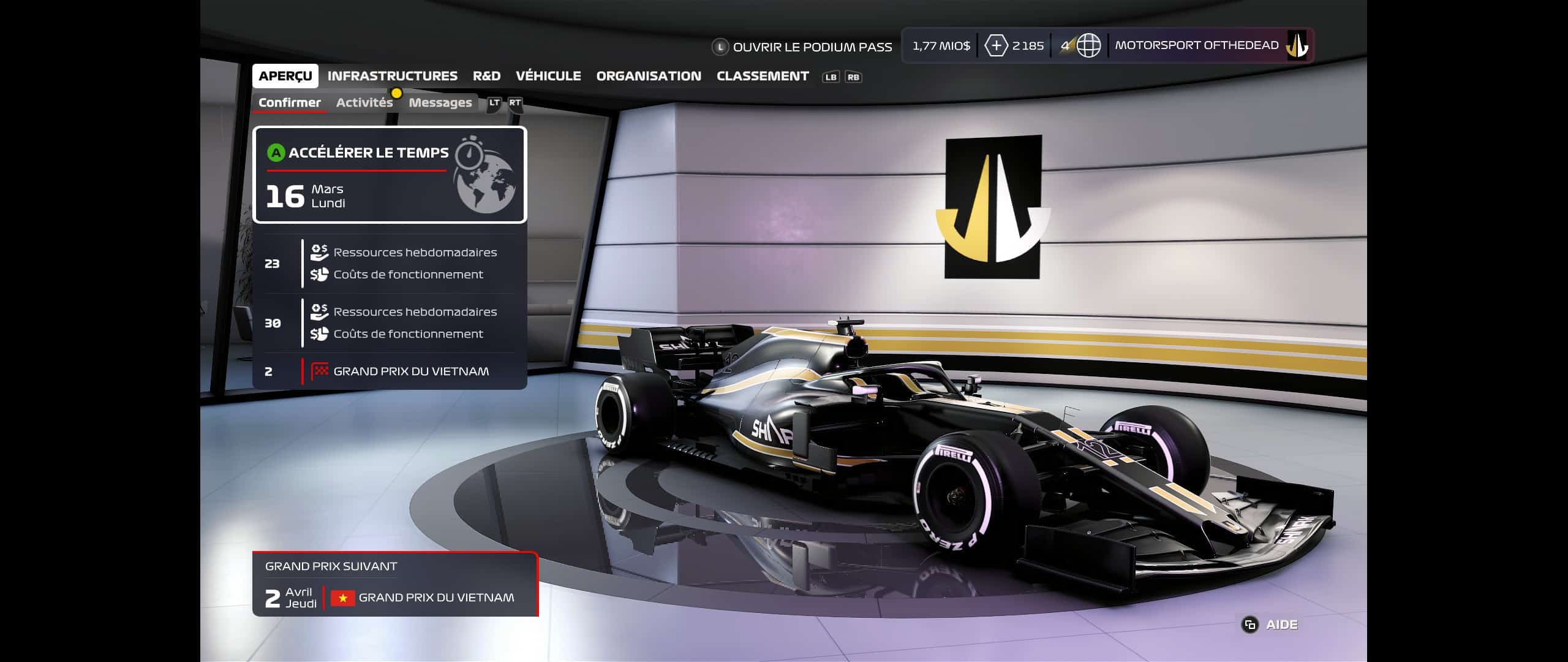Select the Confirmer sub-tab

(x=289, y=102)
